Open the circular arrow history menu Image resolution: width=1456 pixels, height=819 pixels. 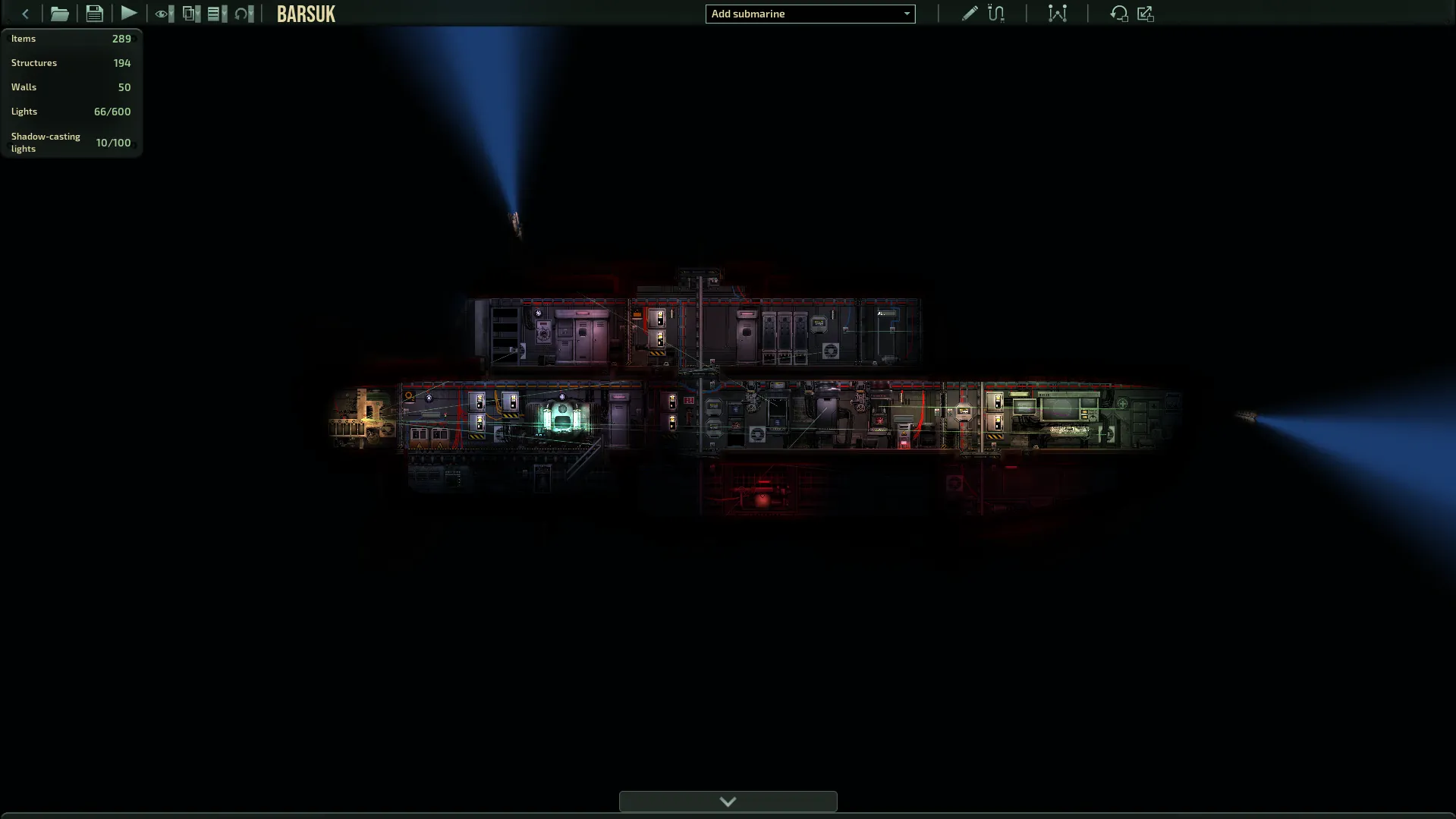[x=244, y=14]
